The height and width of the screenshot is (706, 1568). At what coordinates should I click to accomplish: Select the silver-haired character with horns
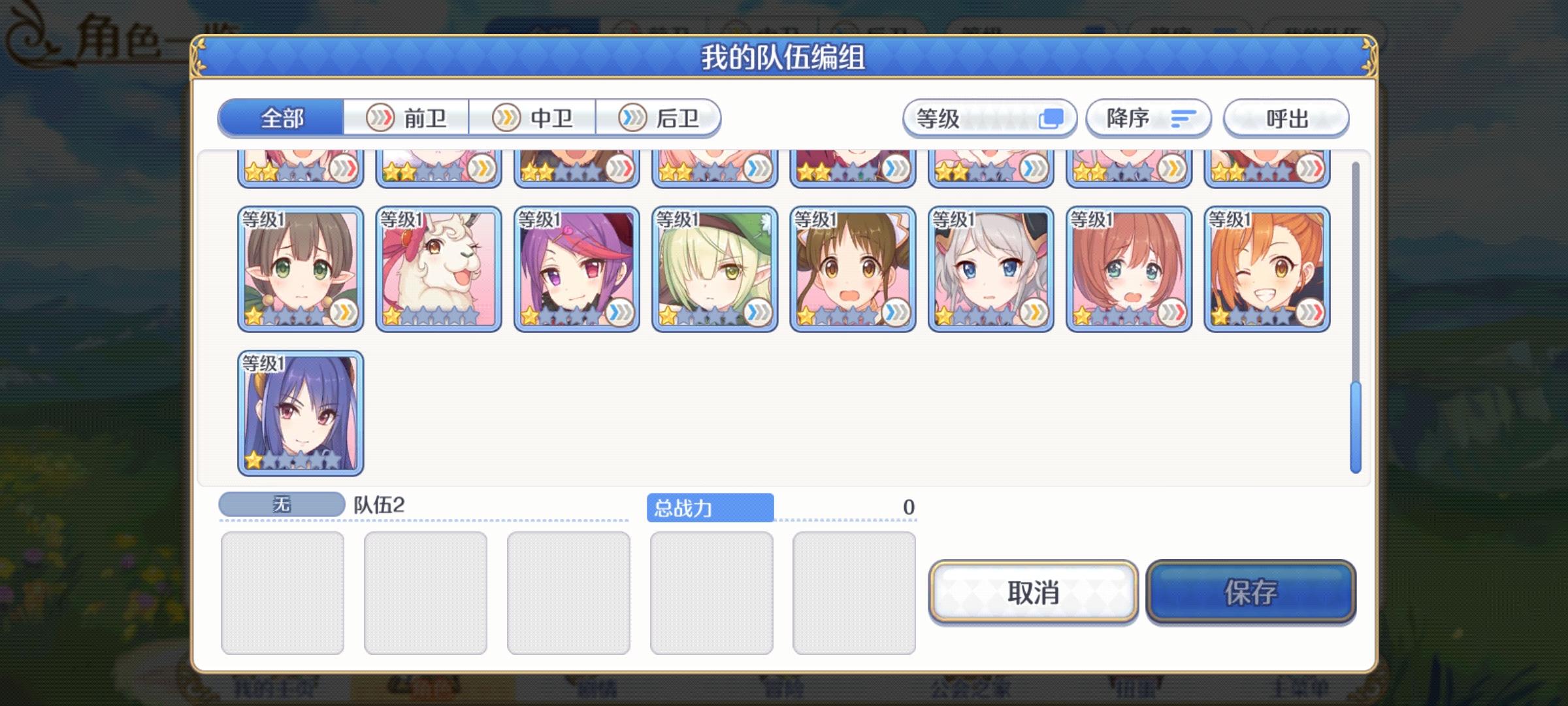click(990, 268)
